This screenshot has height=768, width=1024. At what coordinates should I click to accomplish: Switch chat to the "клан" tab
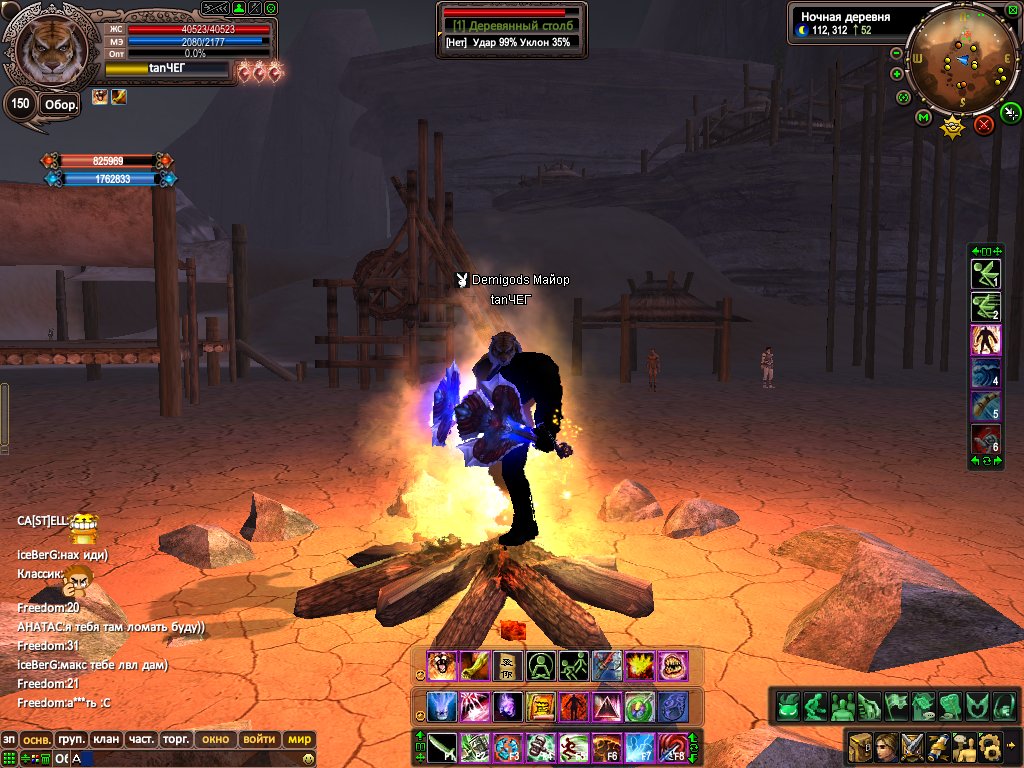(x=105, y=740)
